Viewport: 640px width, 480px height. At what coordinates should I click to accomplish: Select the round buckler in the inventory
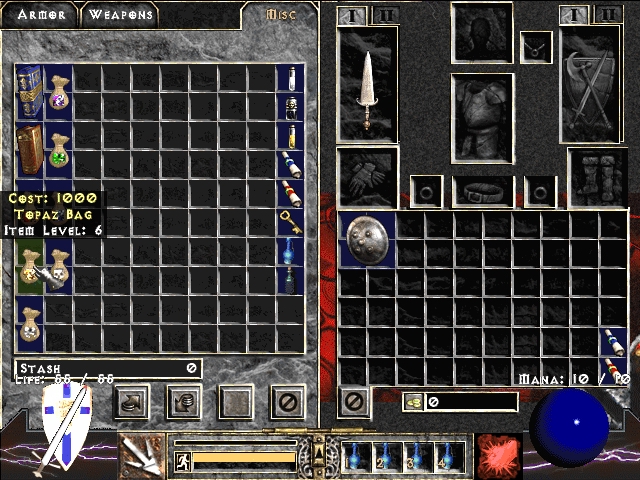[x=368, y=240]
